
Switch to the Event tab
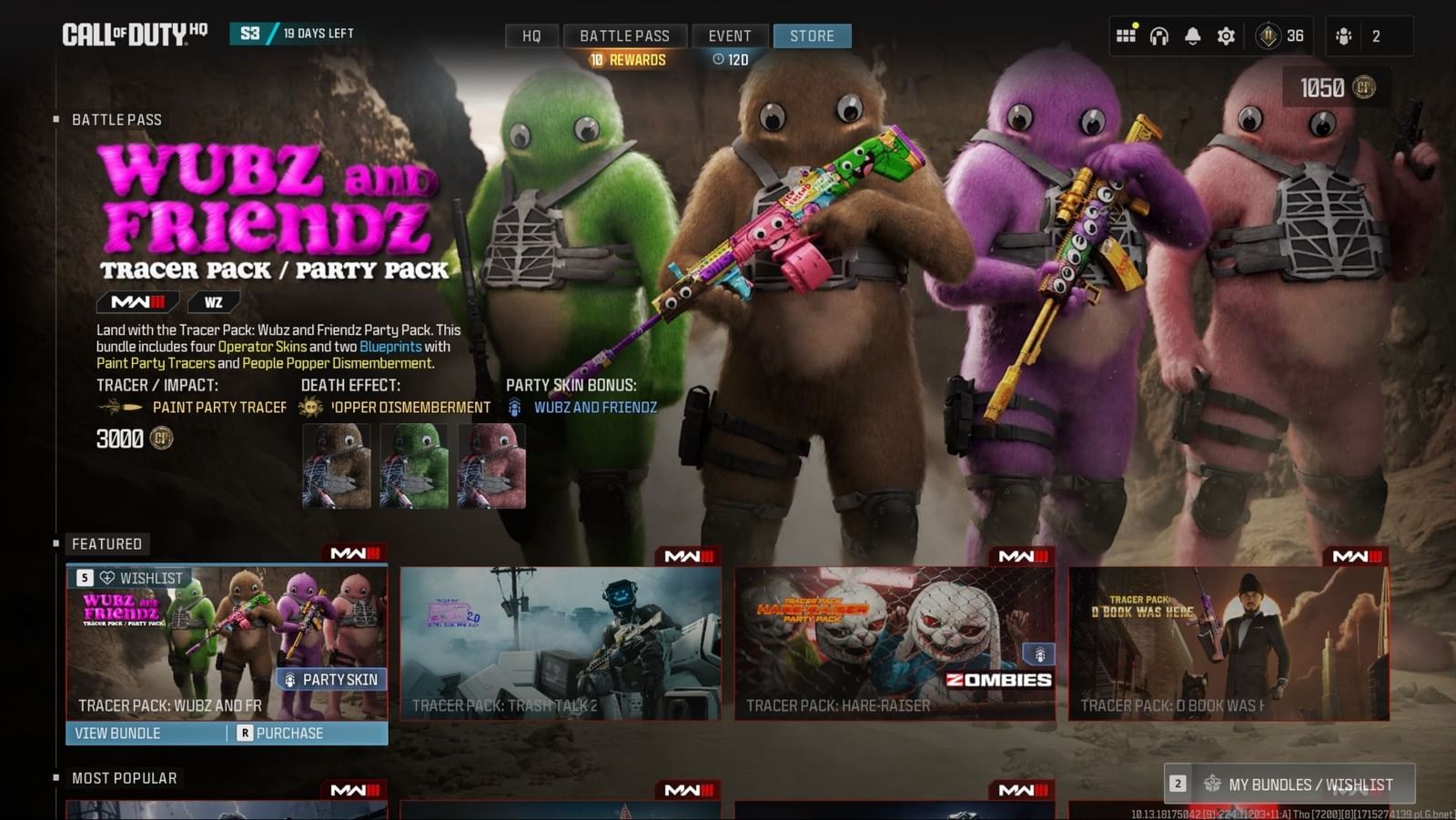[x=730, y=36]
